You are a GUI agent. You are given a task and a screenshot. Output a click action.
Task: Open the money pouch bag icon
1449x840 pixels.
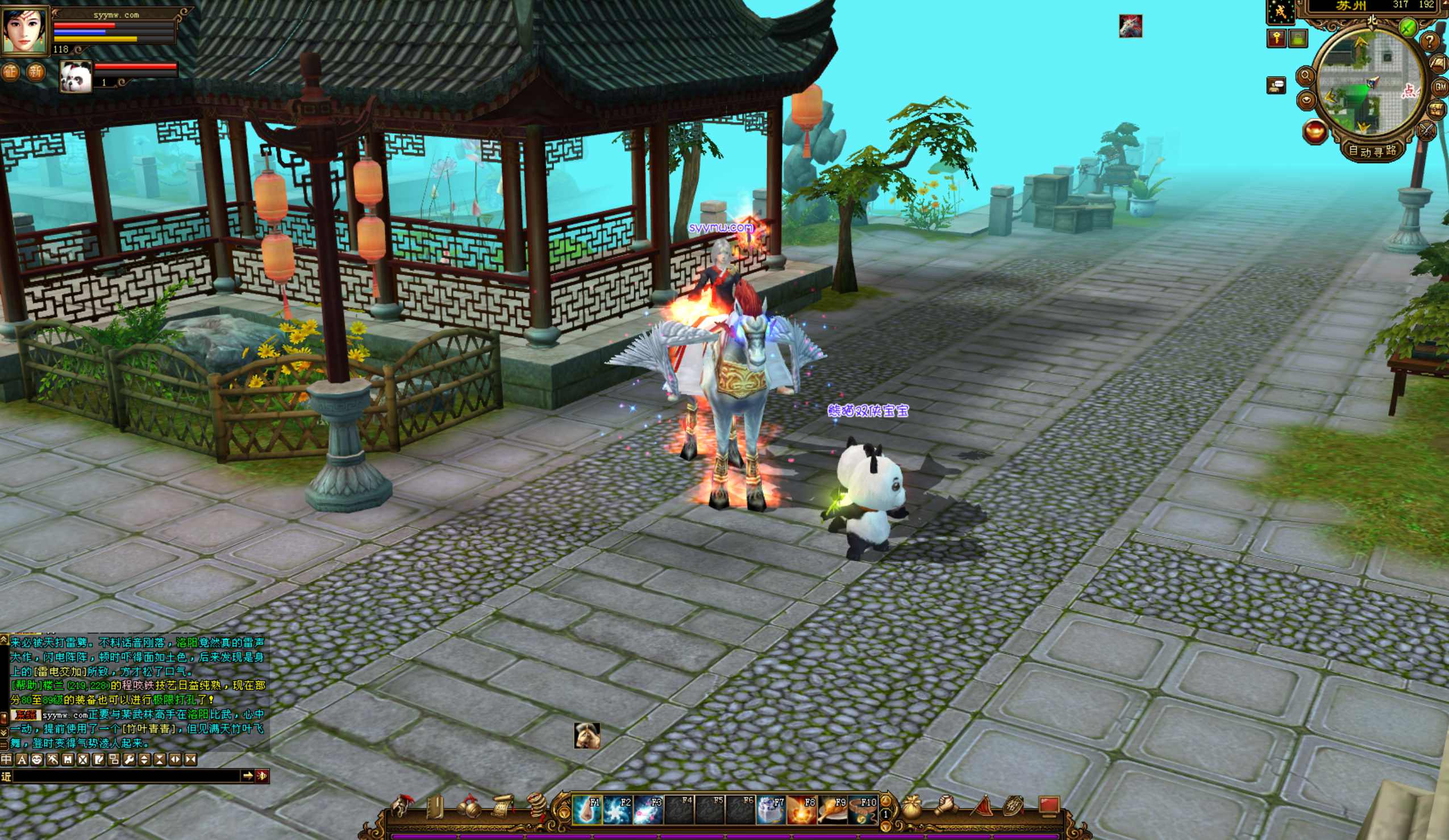pos(912,806)
